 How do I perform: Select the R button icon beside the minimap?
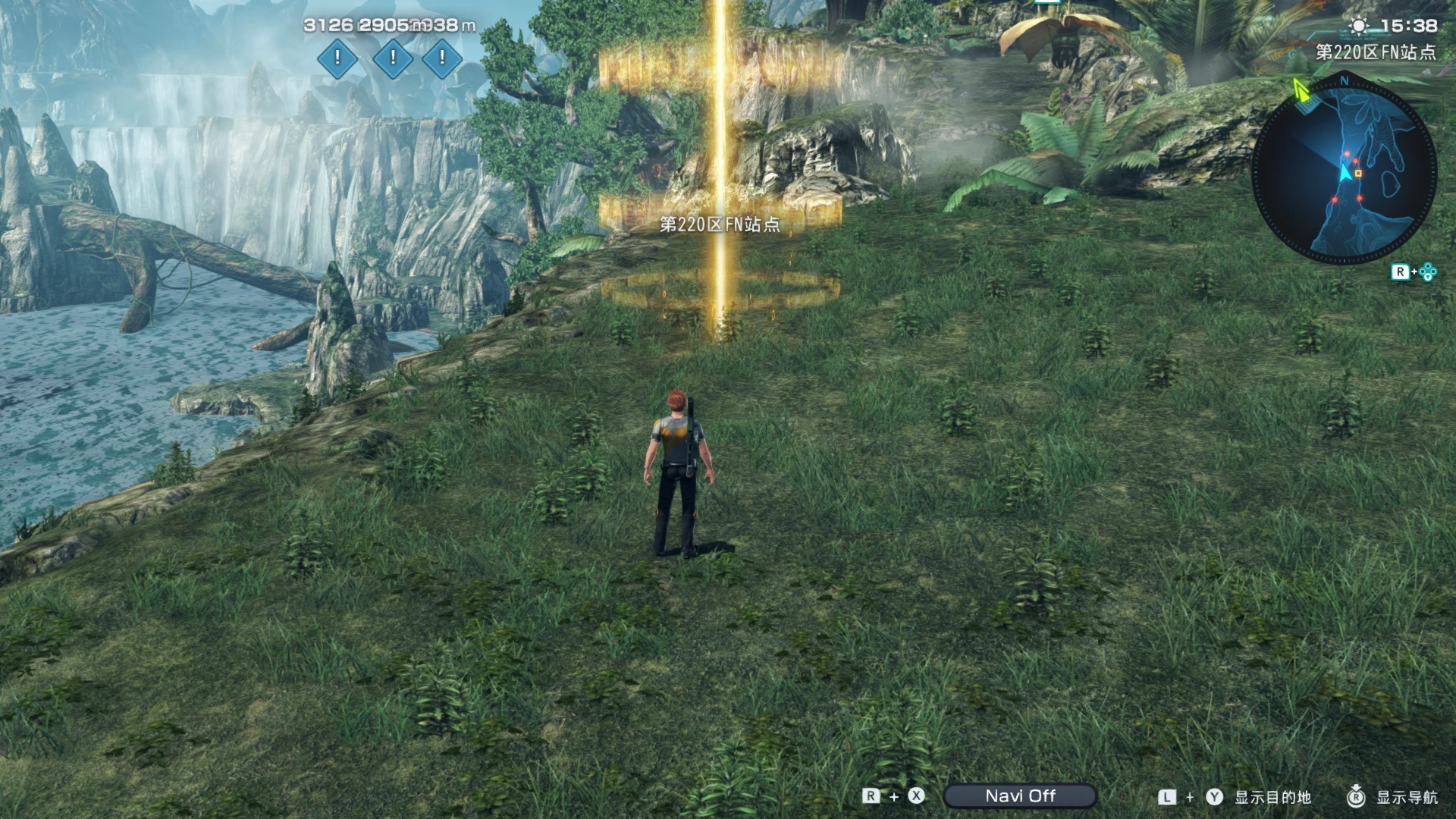pyautogui.click(x=1401, y=271)
